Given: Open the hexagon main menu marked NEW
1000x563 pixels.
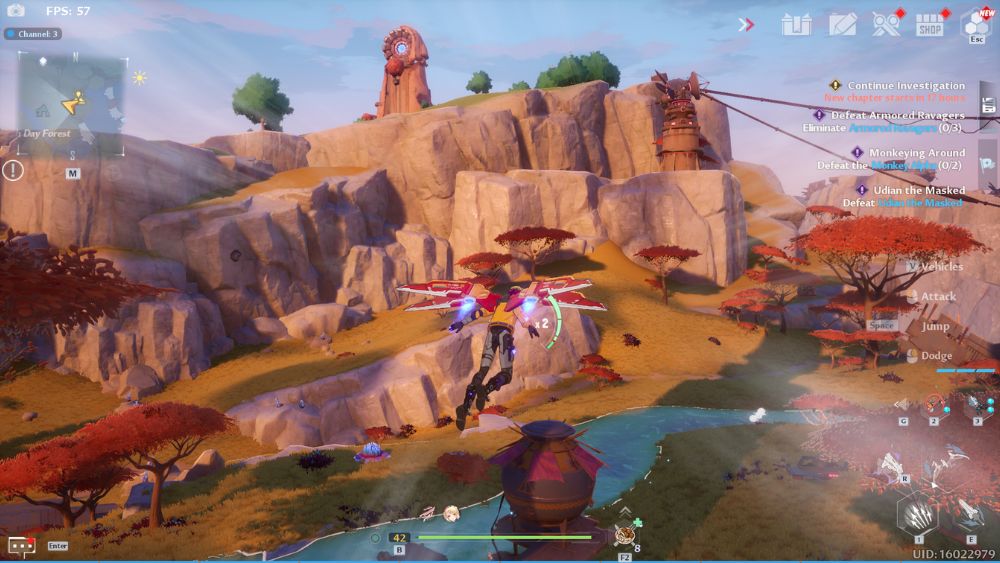Looking at the screenshot, I should pos(977,23).
